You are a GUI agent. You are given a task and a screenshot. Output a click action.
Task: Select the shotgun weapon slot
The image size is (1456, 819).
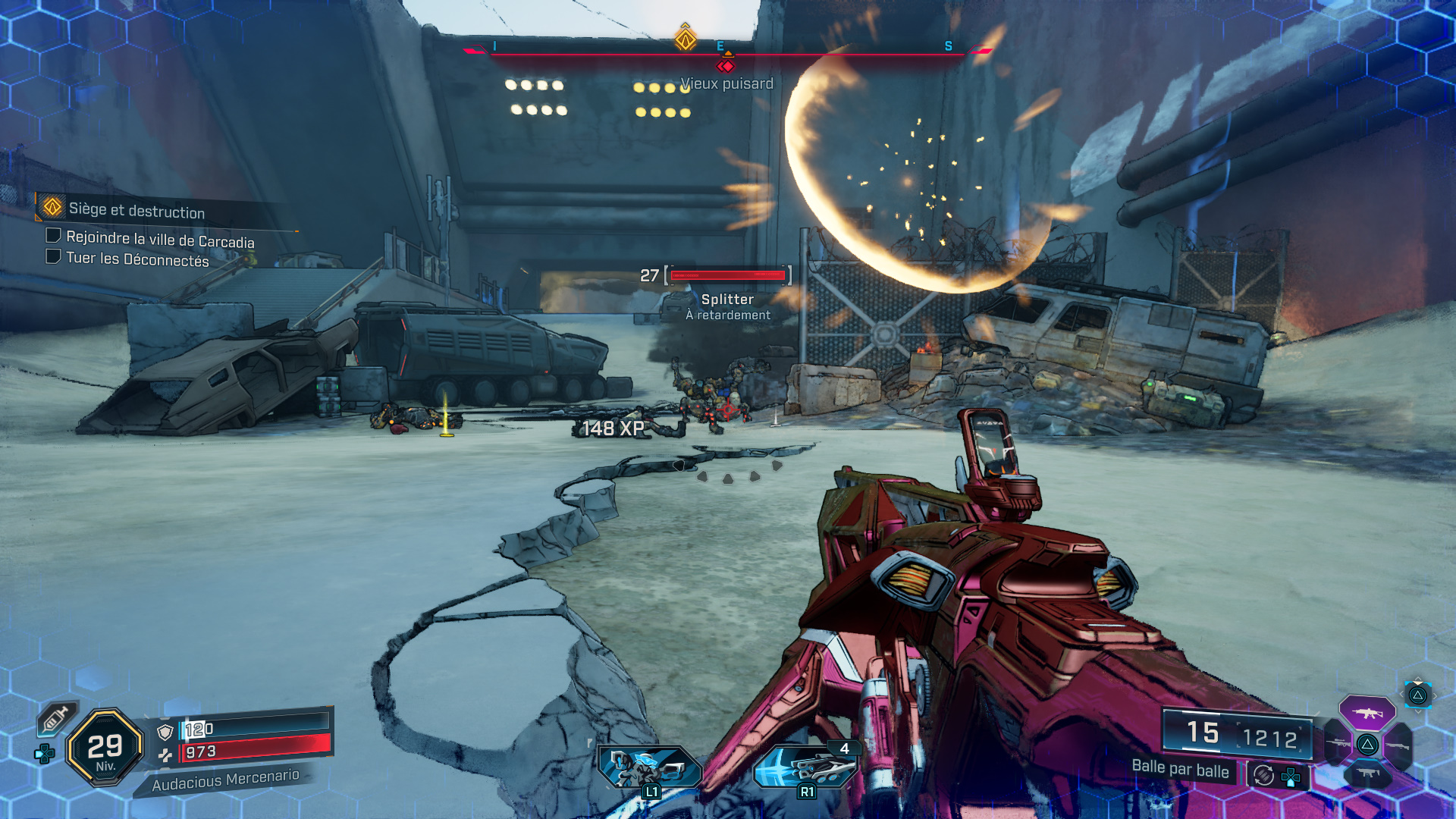(1398, 745)
